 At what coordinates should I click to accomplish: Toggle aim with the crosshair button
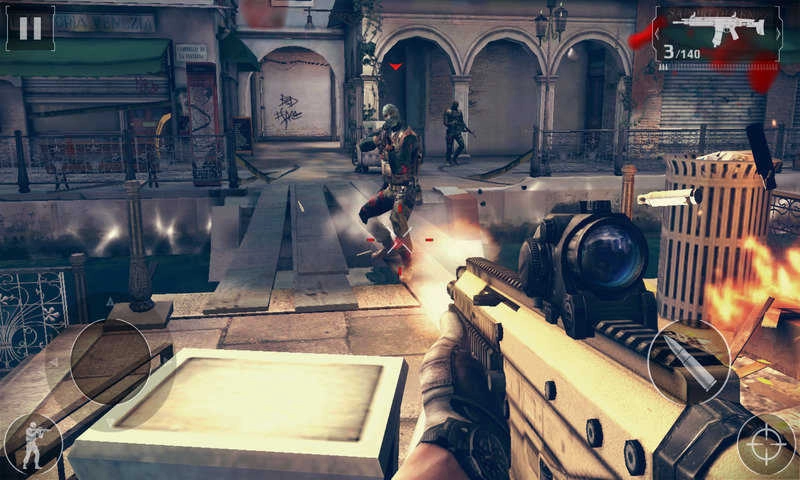[x=766, y=444]
